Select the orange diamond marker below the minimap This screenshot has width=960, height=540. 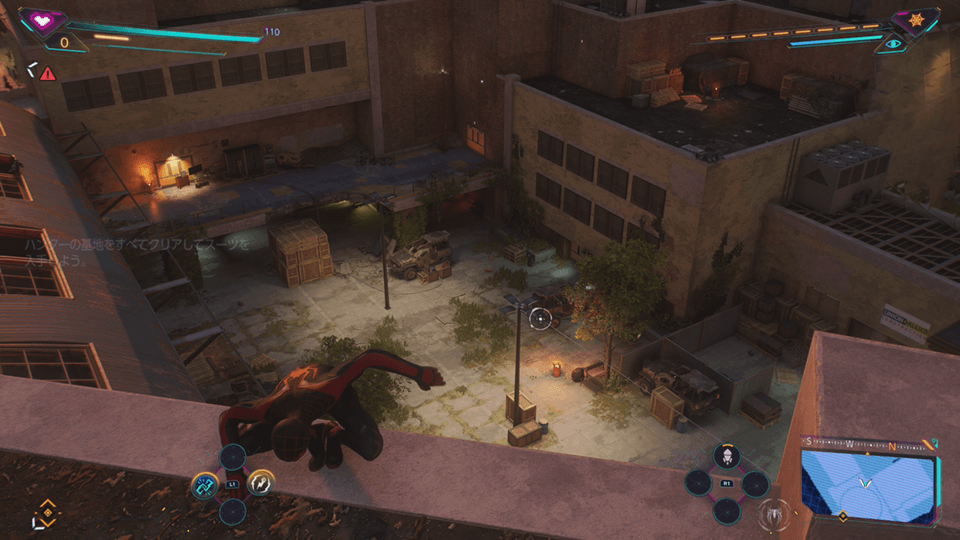pos(842,517)
